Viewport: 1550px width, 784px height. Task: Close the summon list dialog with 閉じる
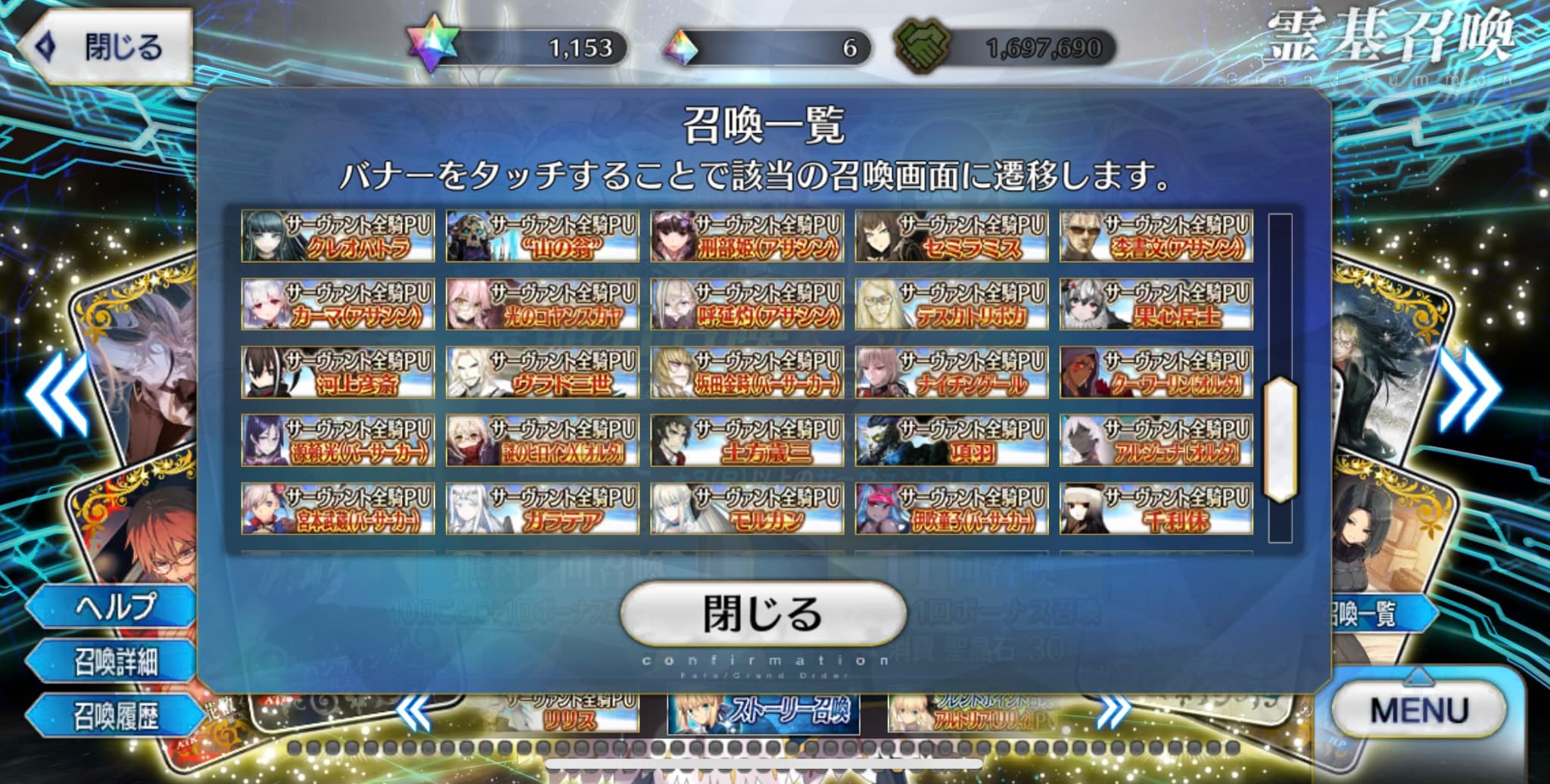[763, 614]
